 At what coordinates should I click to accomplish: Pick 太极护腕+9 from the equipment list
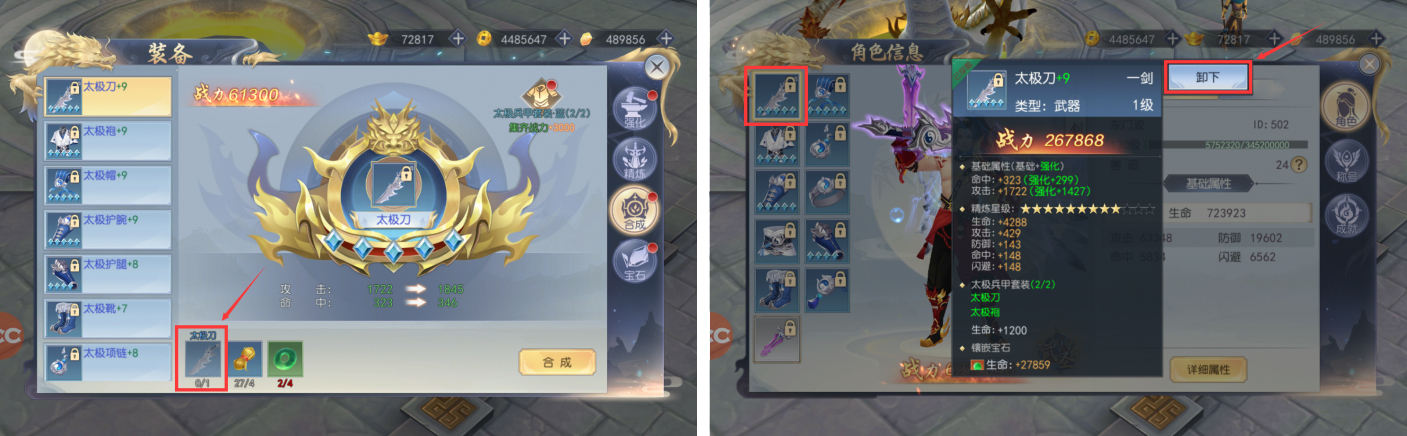point(107,230)
